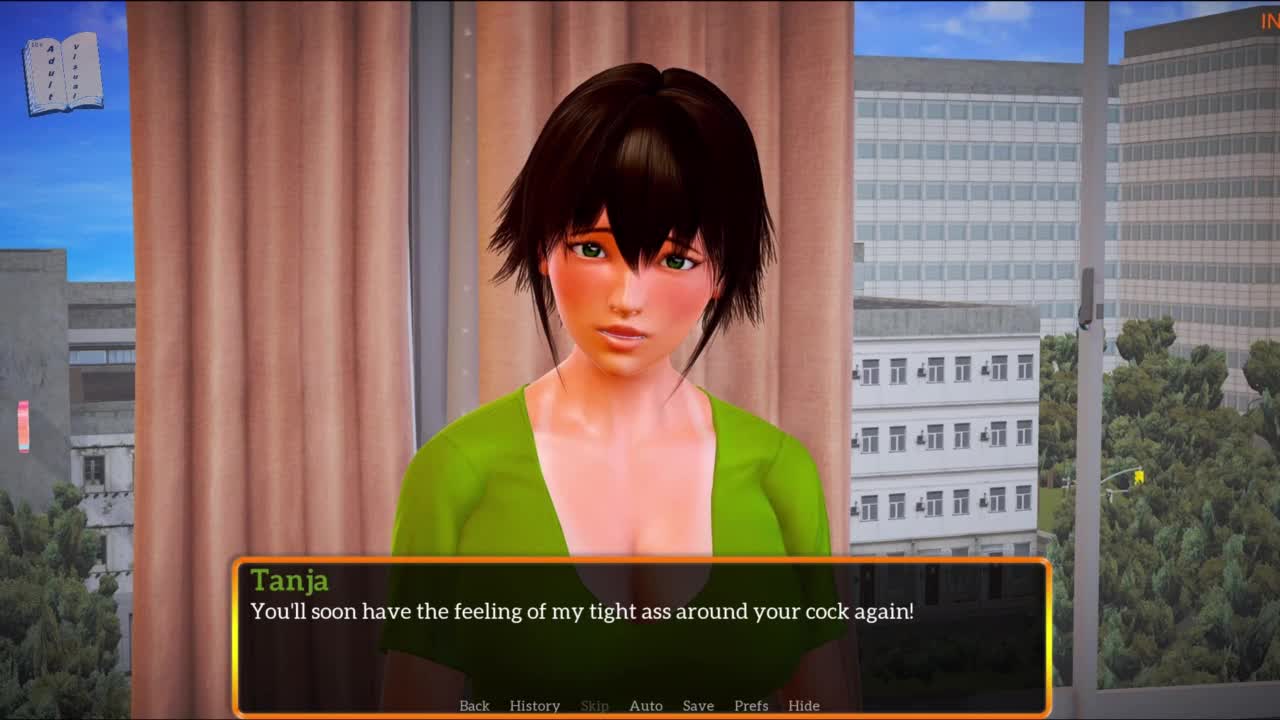Open the Save menu

(x=698, y=706)
